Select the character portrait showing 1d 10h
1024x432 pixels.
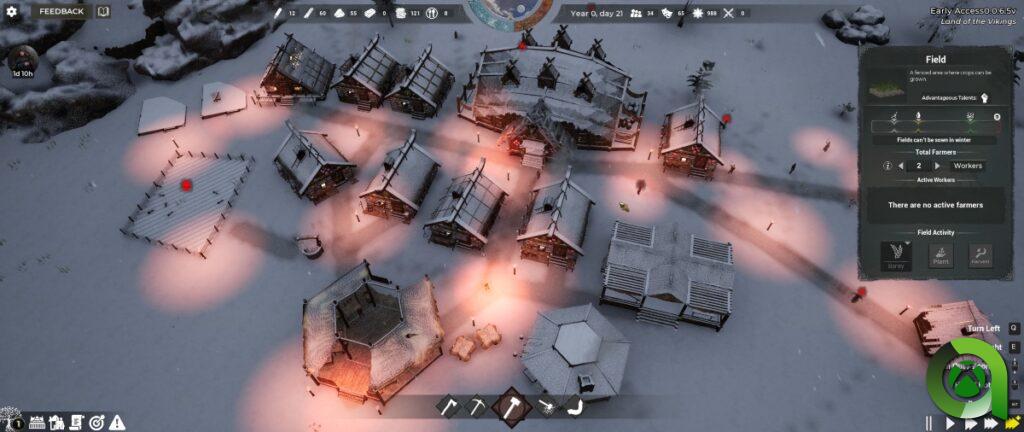pyautogui.click(x=22, y=58)
